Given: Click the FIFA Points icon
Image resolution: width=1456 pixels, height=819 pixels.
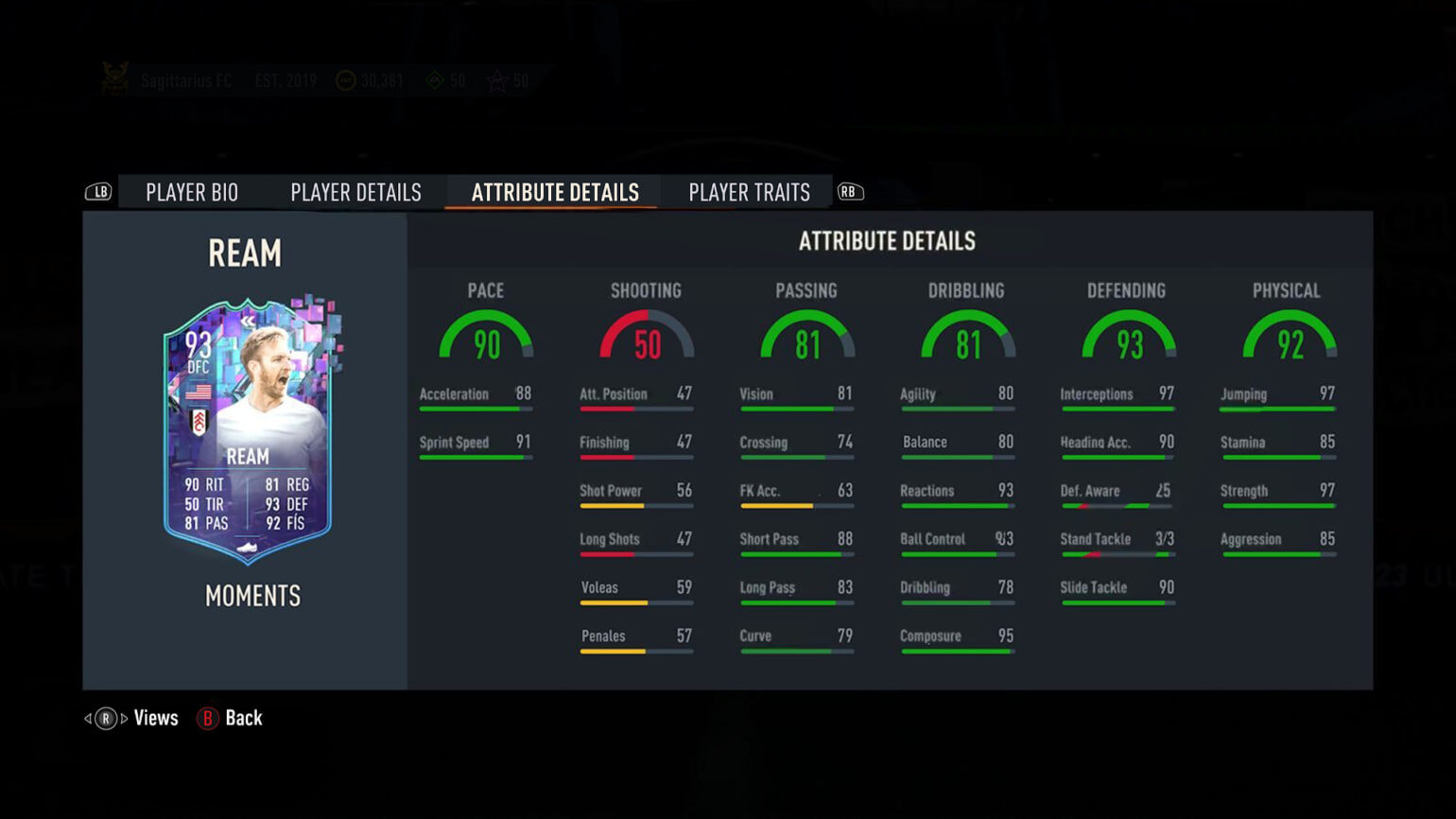Looking at the screenshot, I should 435,80.
